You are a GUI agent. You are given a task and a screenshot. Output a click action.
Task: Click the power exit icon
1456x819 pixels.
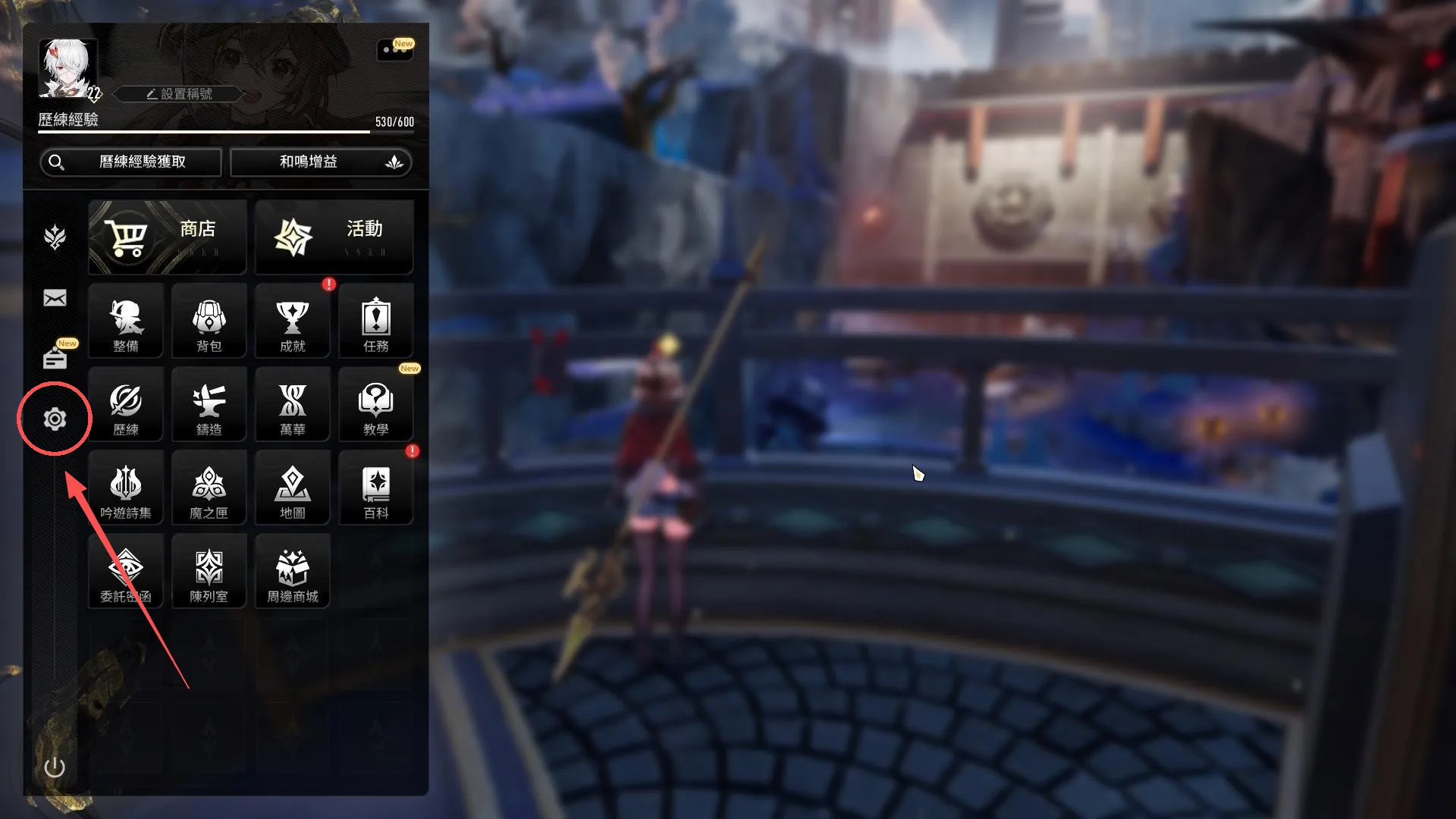click(x=55, y=767)
